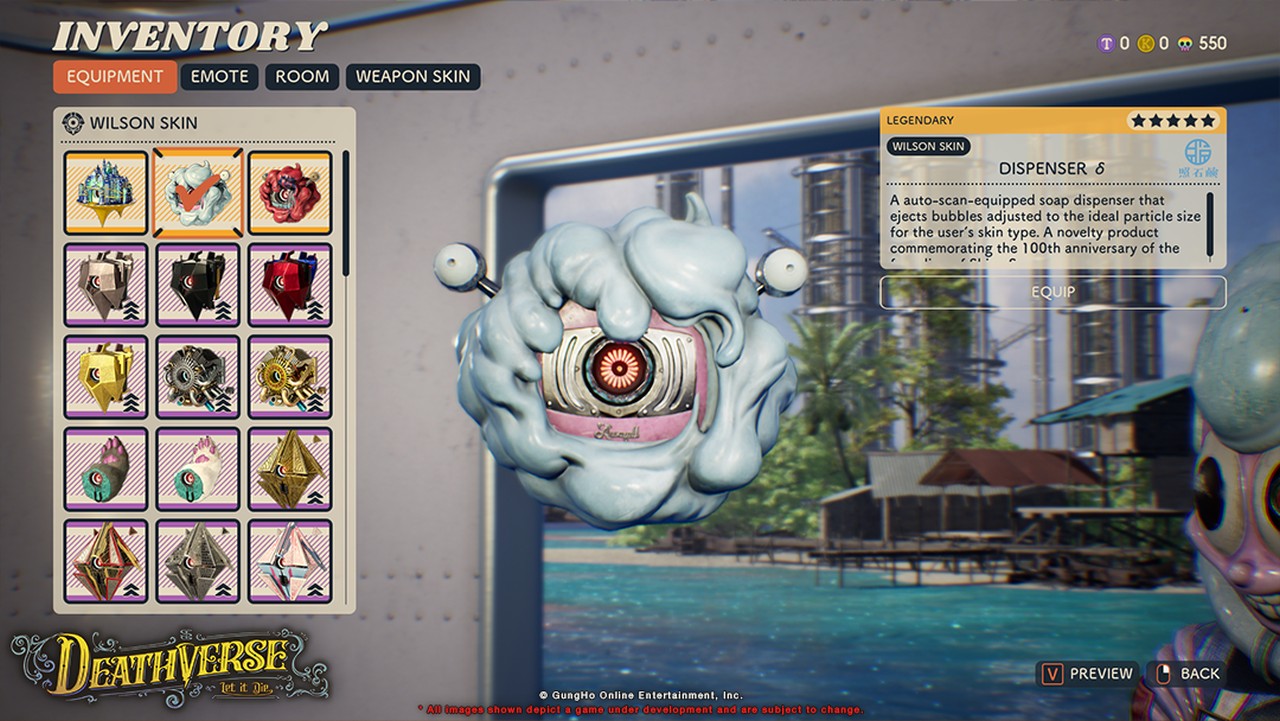Select the green cat paw skin
Image resolution: width=1280 pixels, height=721 pixels.
[106, 469]
